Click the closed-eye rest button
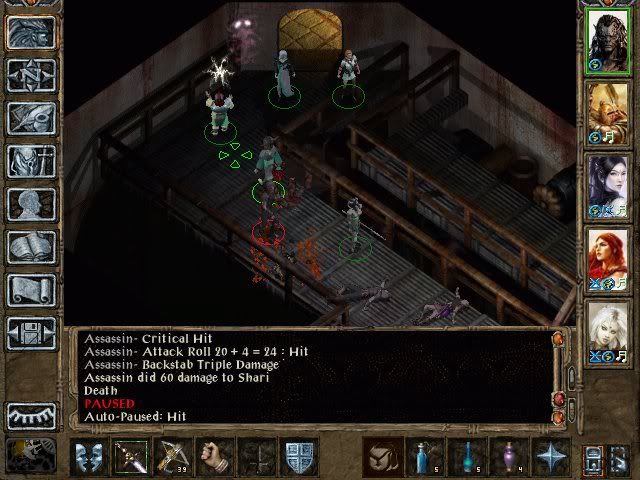The image size is (640, 480). (x=31, y=414)
